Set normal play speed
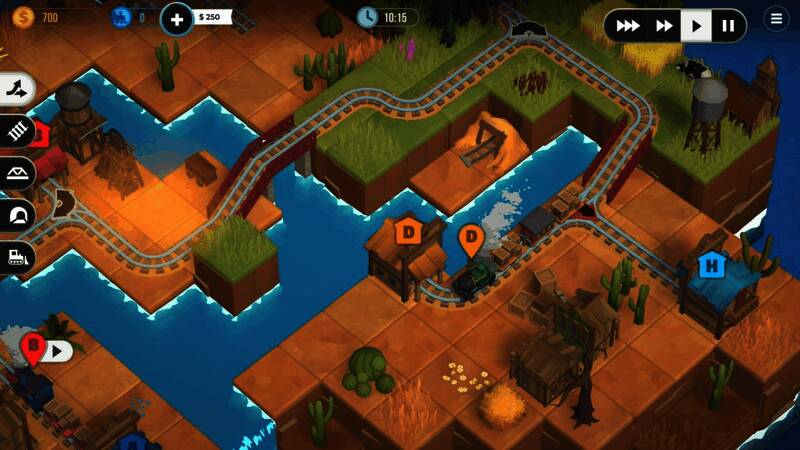 [x=696, y=25]
